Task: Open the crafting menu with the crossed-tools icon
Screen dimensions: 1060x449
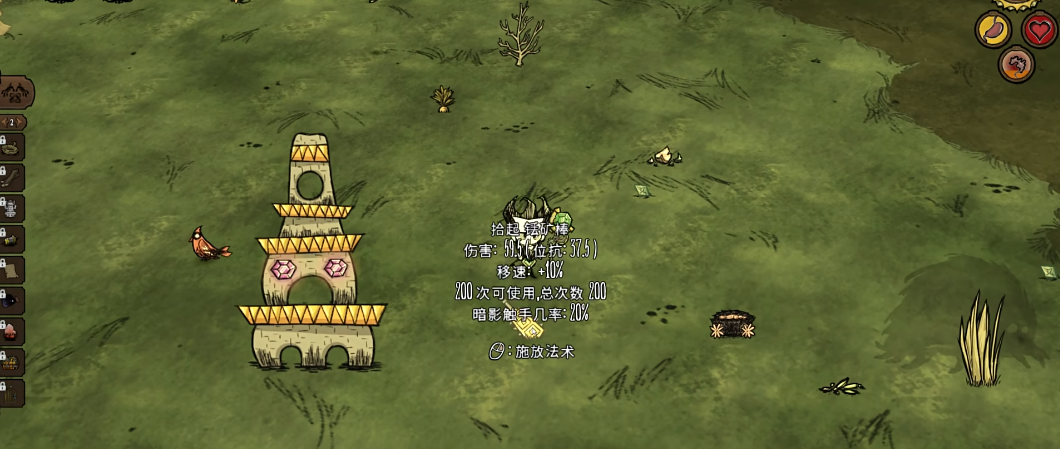Action: coord(17,93)
